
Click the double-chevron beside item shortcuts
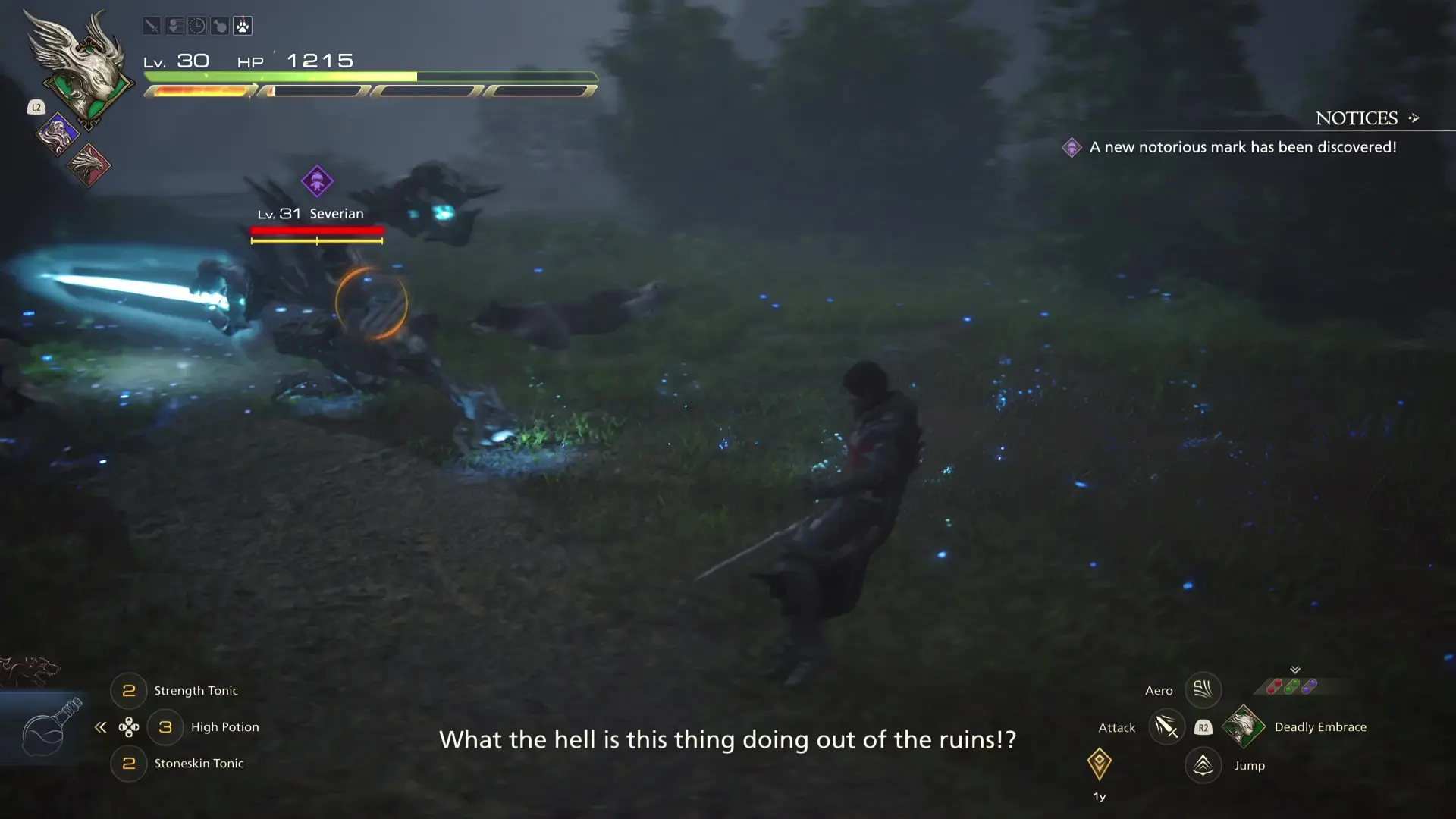tap(101, 726)
